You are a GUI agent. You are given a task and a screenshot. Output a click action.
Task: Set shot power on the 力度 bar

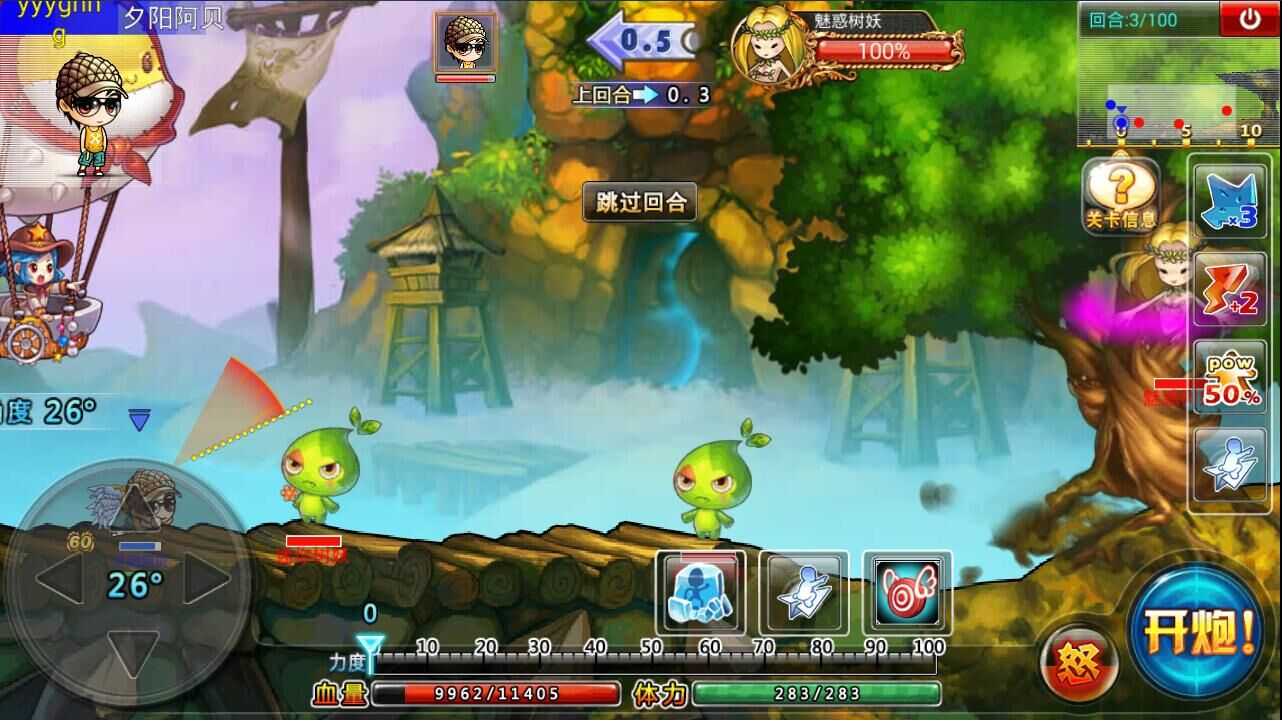coord(650,659)
